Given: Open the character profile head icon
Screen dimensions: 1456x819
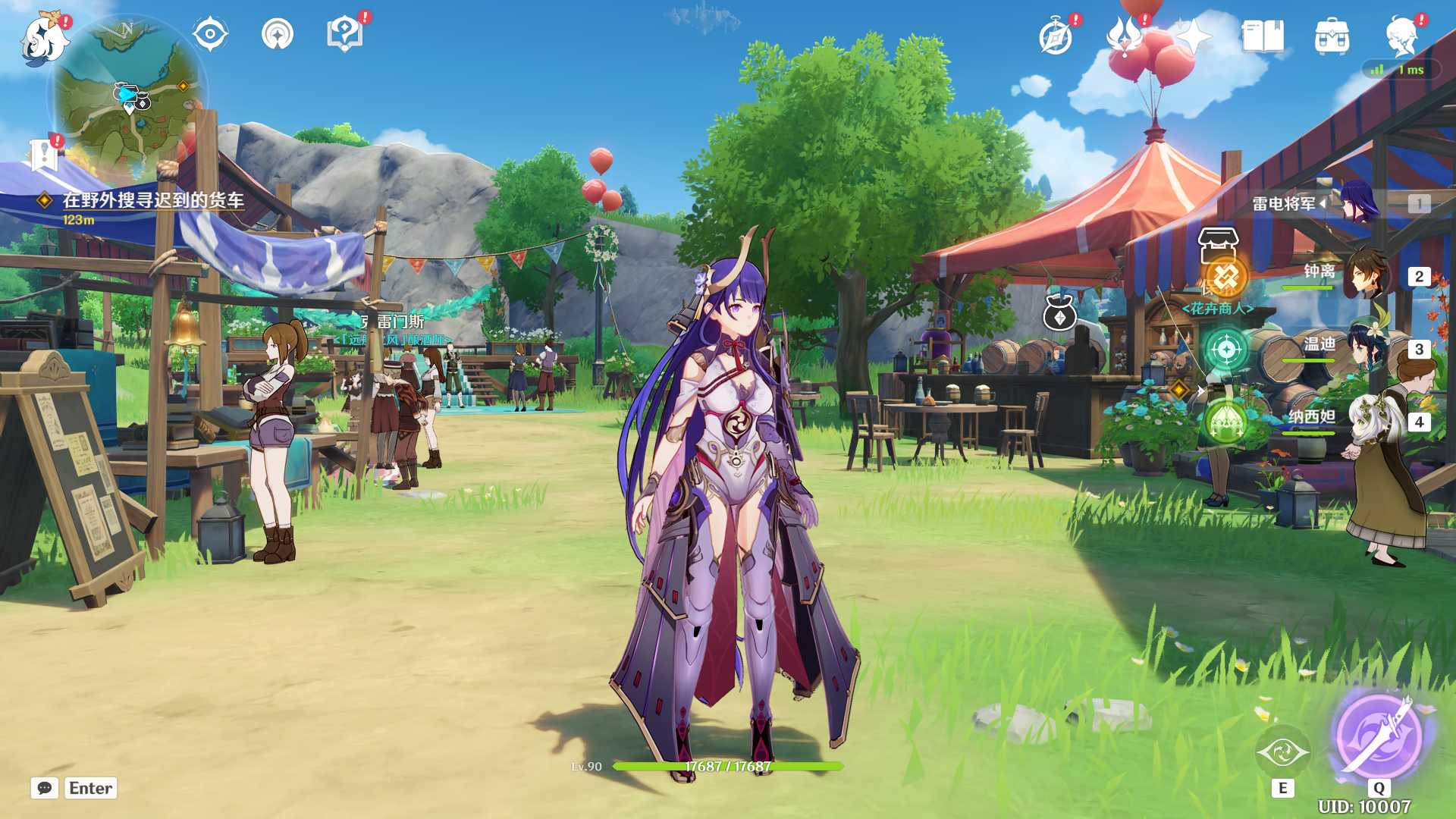Looking at the screenshot, I should click(x=1401, y=36).
